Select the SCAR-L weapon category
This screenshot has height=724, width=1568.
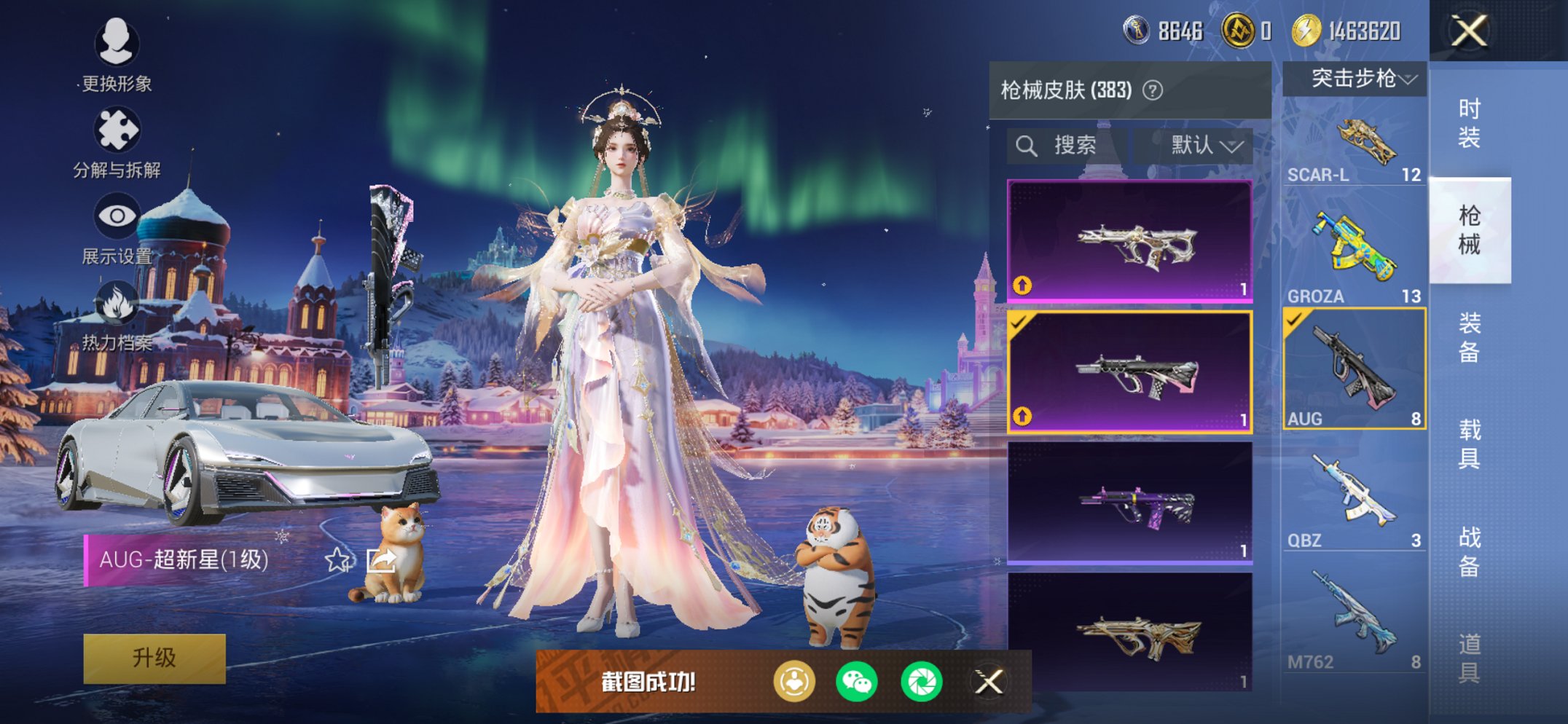[x=1355, y=147]
